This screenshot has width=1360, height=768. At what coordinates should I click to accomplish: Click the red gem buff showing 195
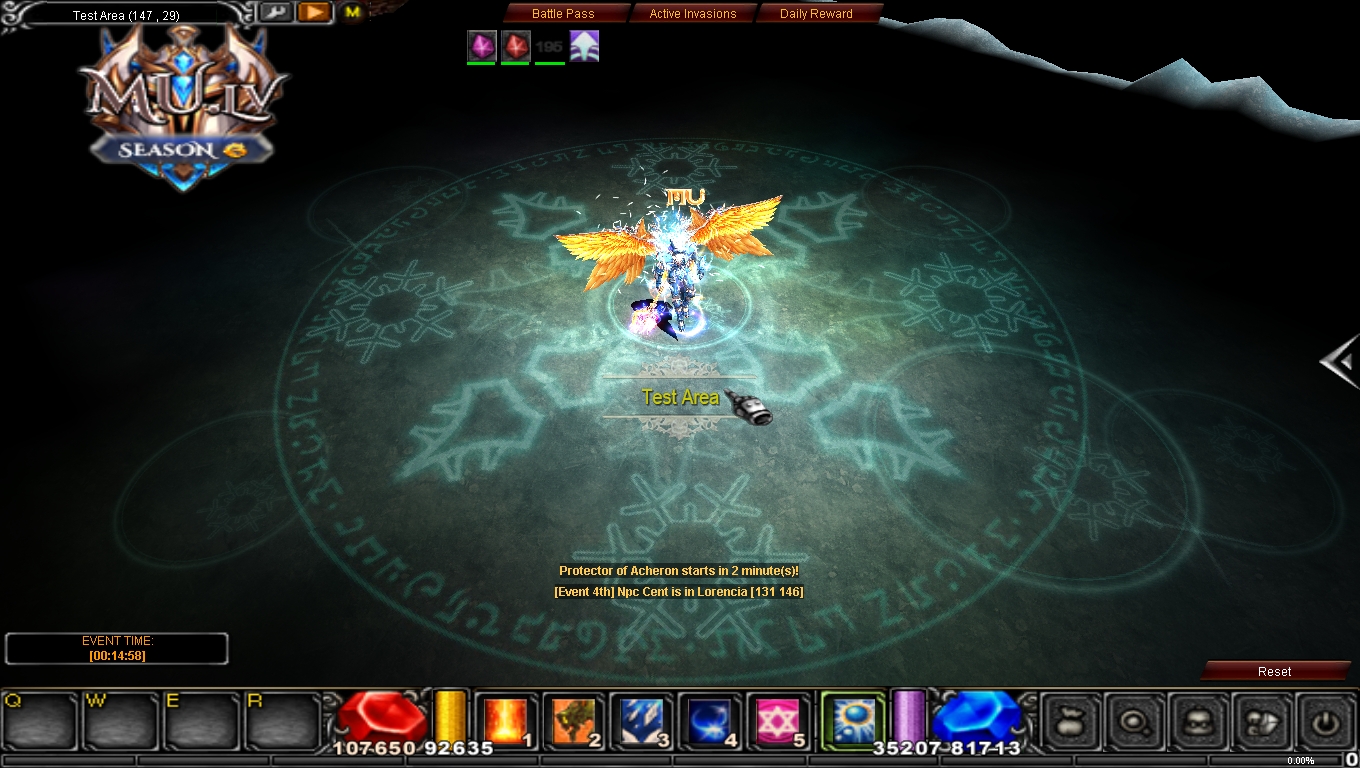pos(515,45)
